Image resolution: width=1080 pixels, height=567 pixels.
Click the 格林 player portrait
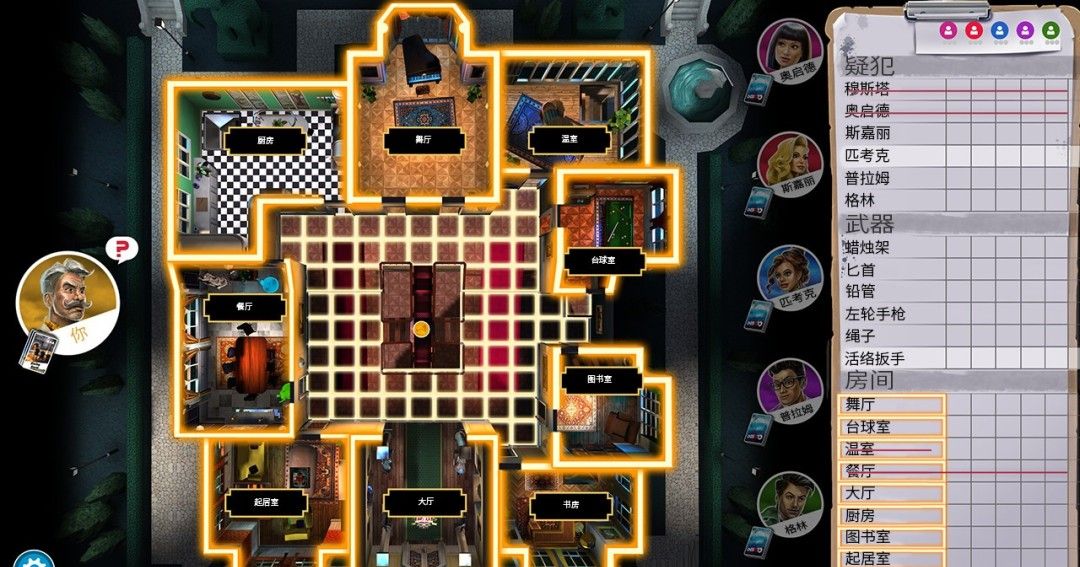click(790, 504)
